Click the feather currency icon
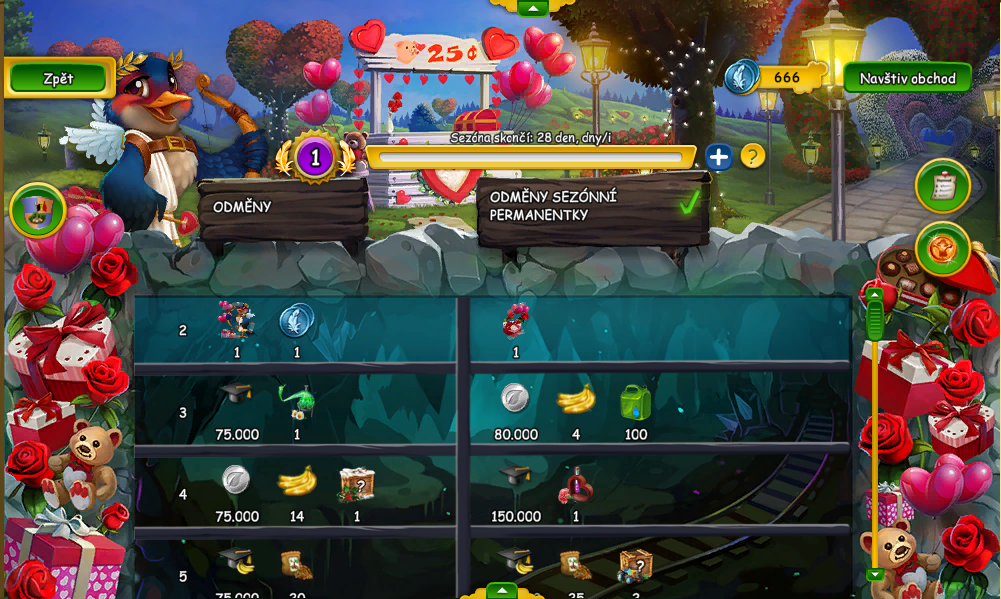This screenshot has height=599, width=1001. click(x=742, y=77)
